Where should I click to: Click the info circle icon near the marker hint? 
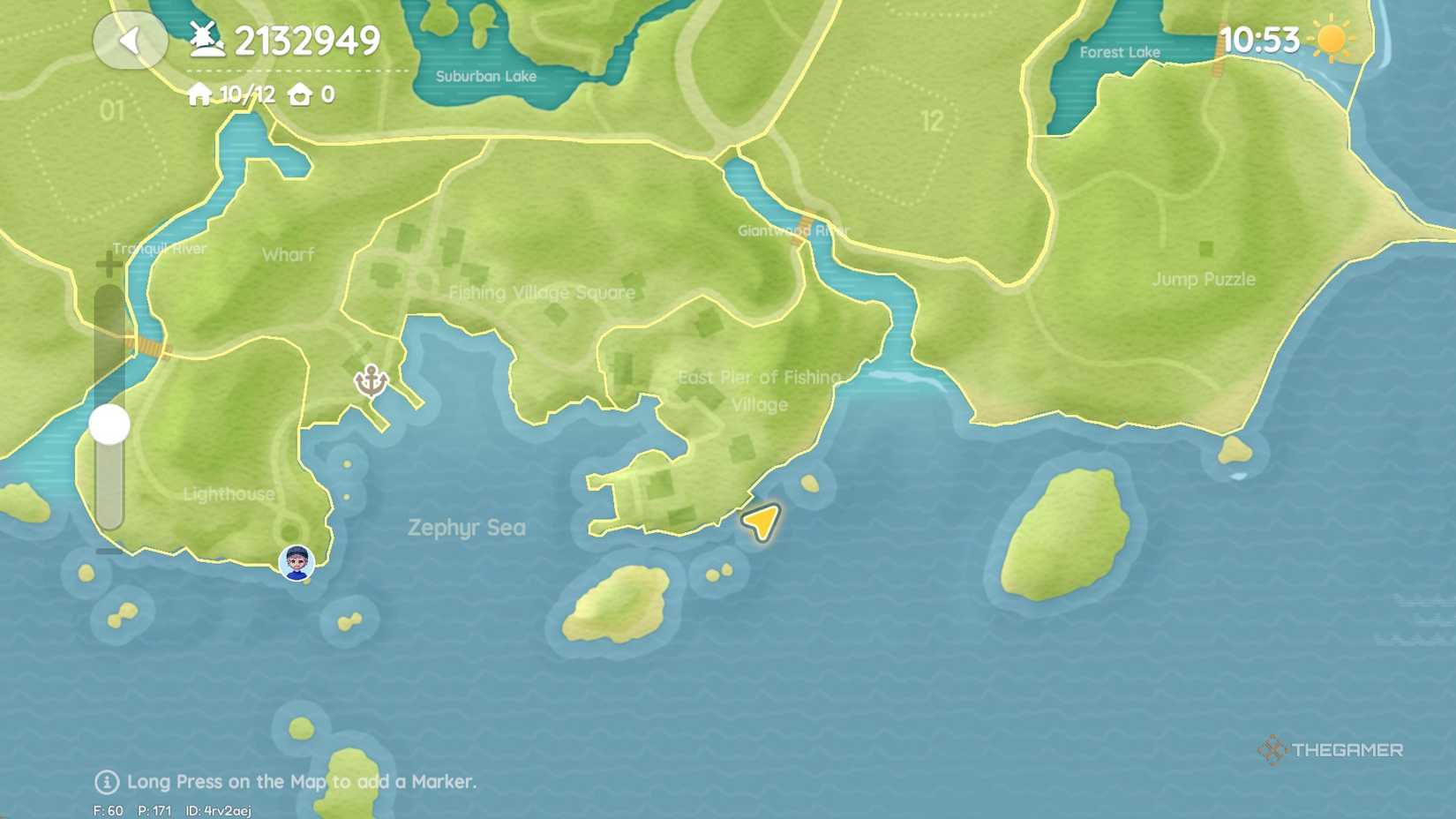point(106,782)
